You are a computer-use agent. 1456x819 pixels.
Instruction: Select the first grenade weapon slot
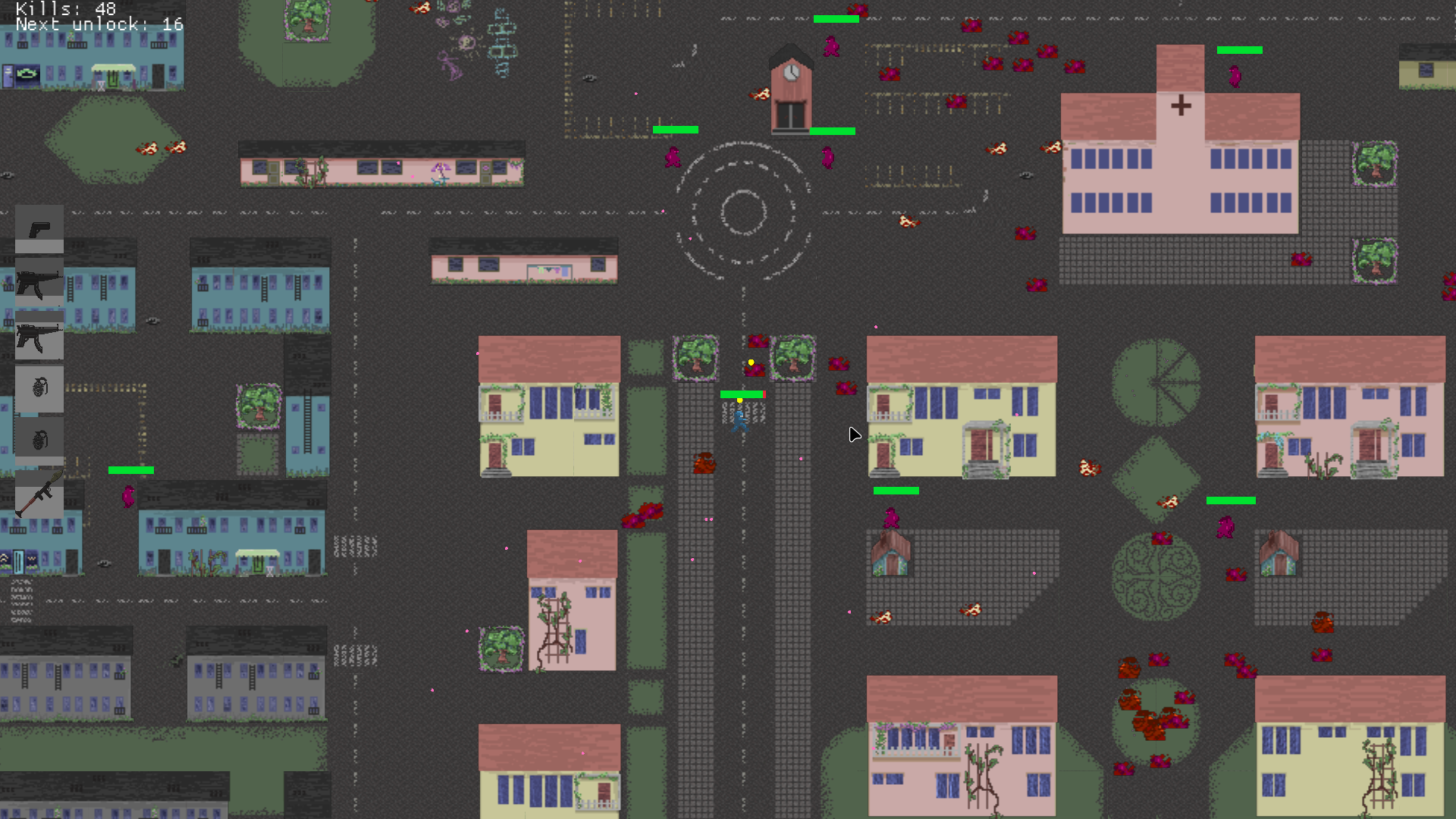39,389
